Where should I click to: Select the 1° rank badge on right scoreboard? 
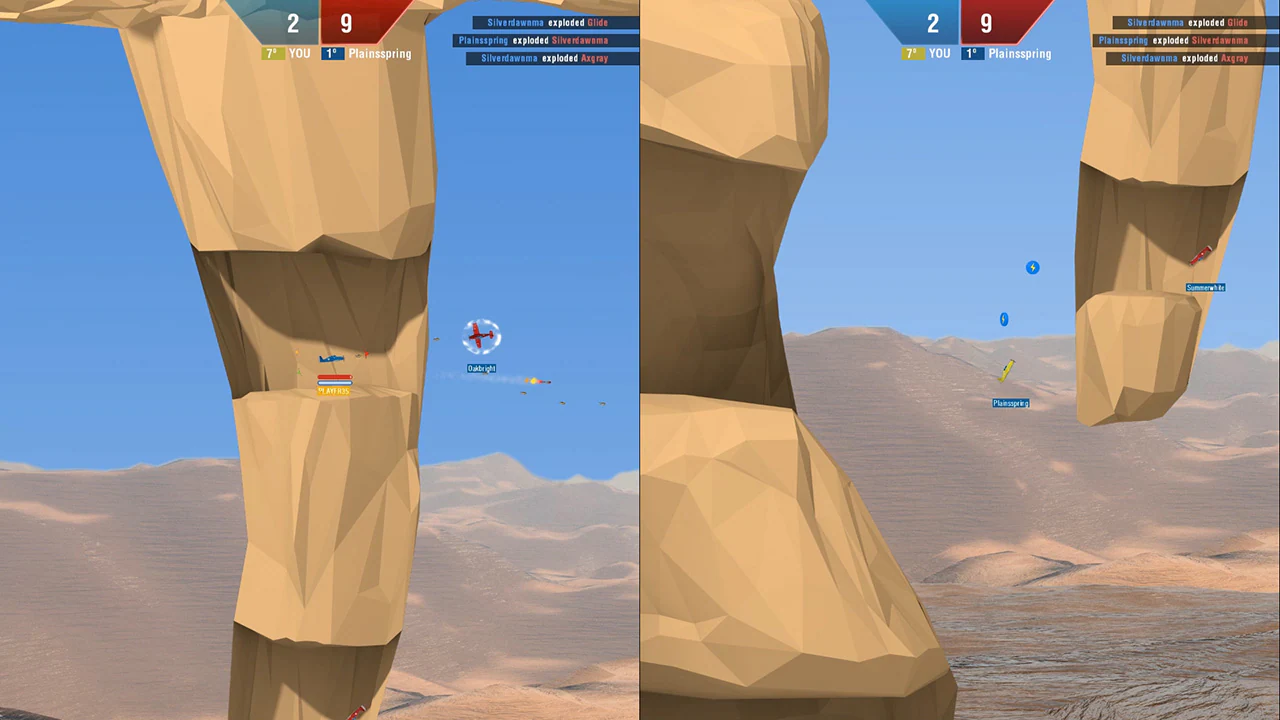(972, 53)
